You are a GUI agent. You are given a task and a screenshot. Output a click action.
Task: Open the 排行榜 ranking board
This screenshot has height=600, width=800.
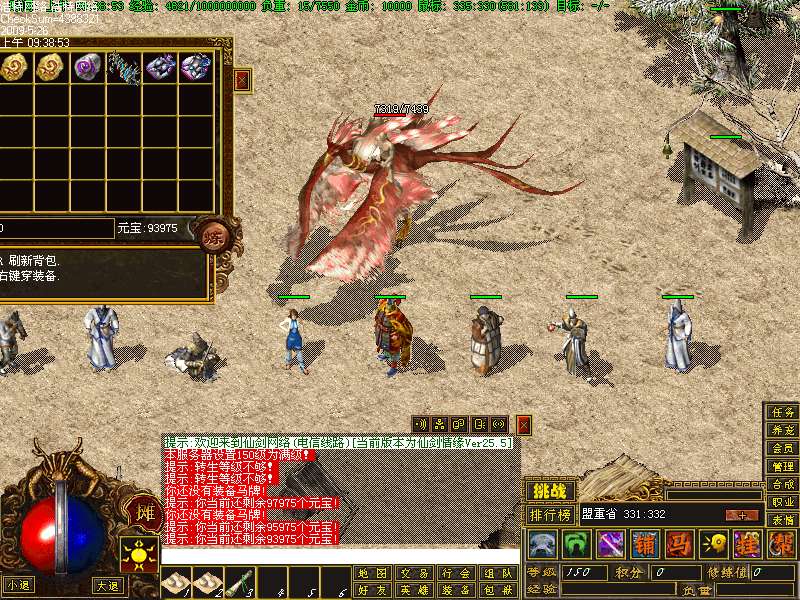(x=550, y=515)
